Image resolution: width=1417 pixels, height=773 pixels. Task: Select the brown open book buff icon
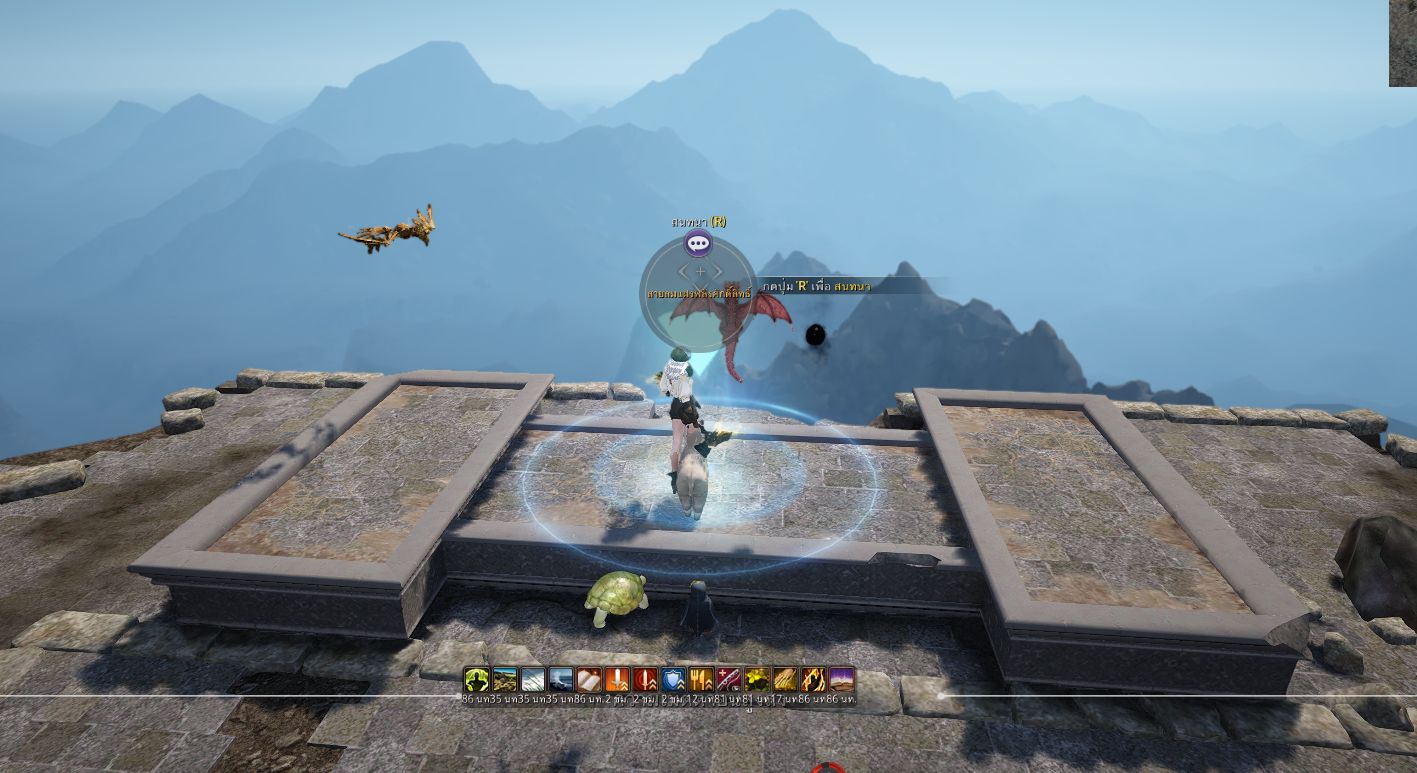click(x=588, y=680)
